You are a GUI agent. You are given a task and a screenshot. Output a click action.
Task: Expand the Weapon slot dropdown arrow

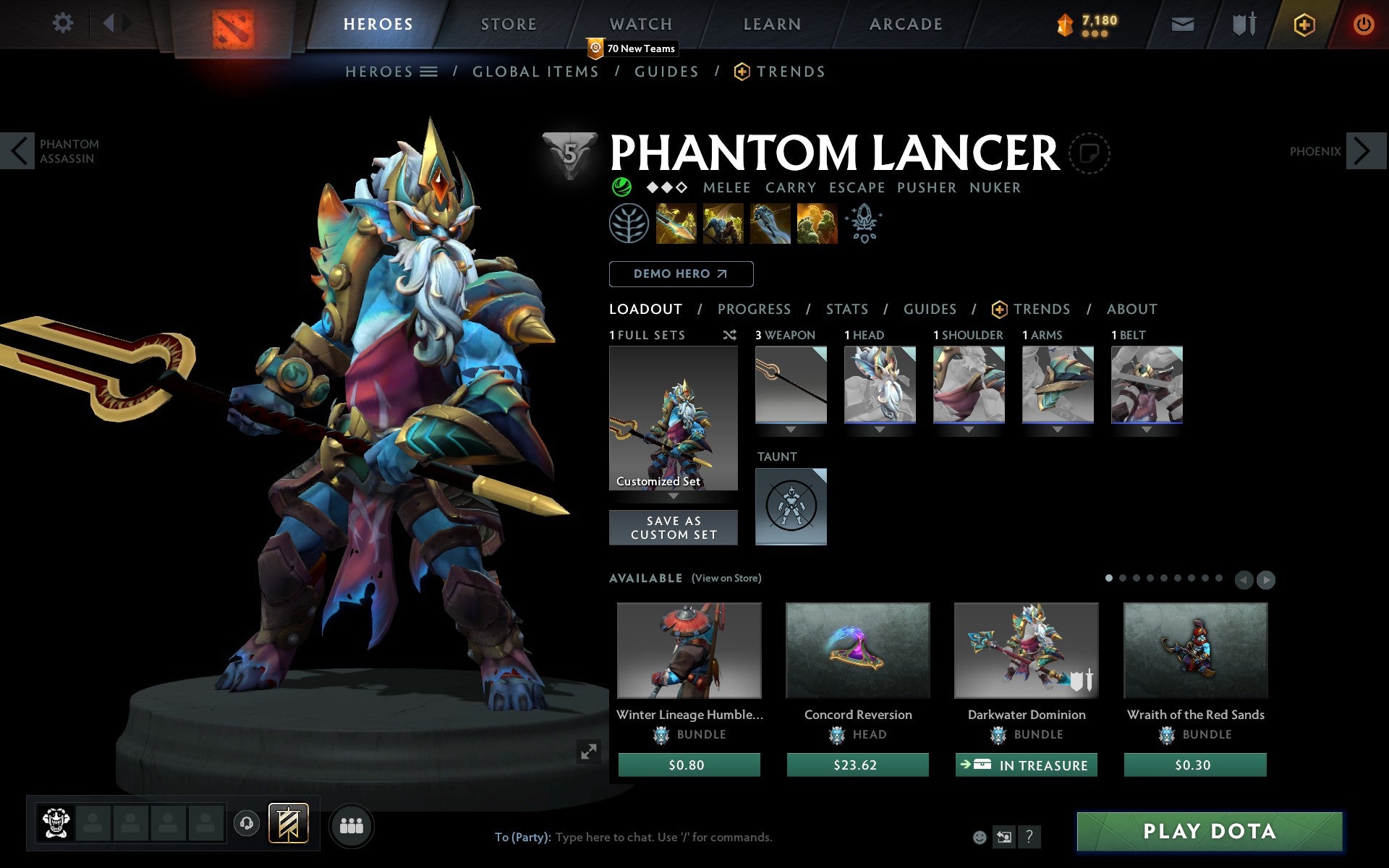[790, 428]
